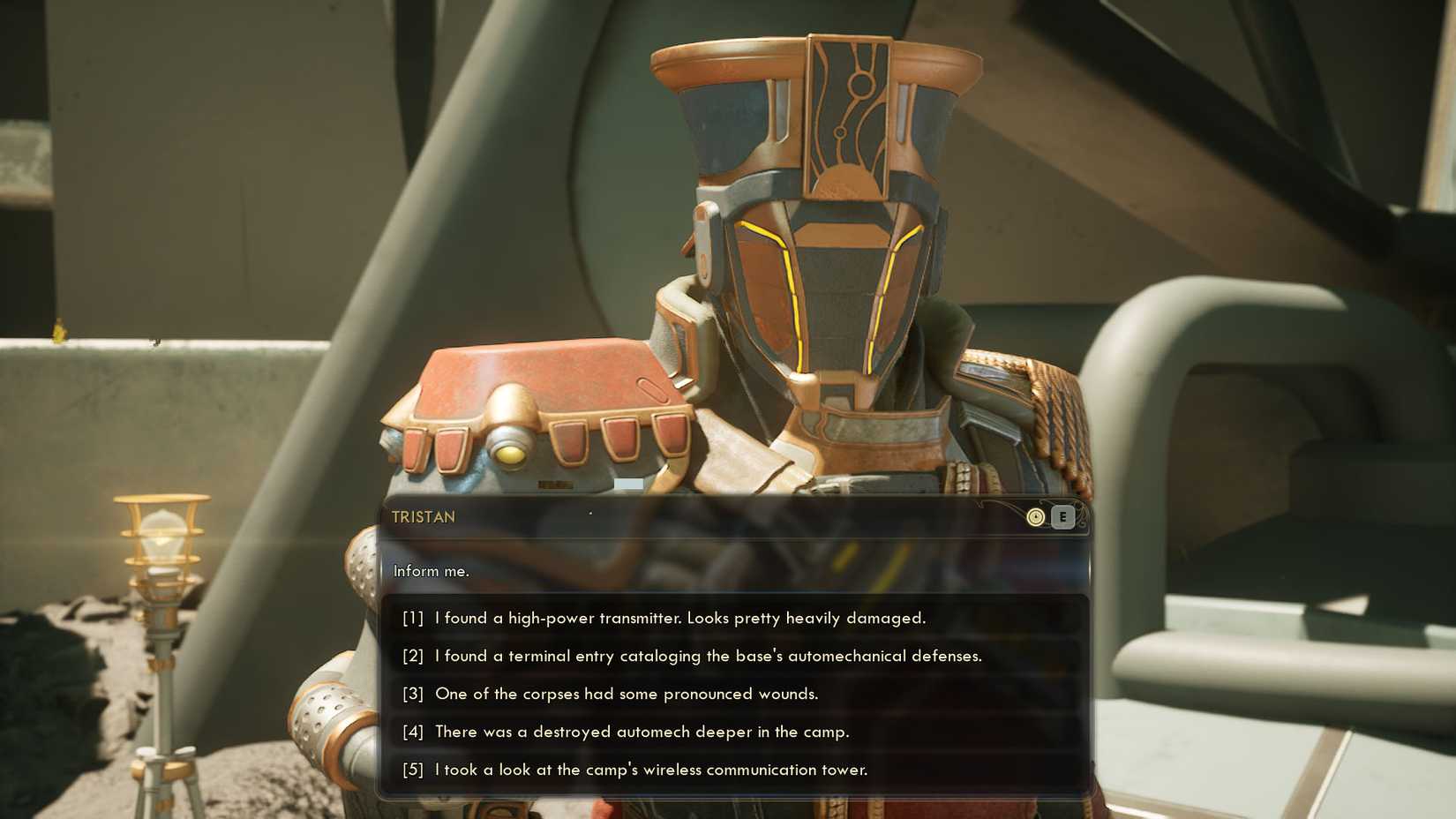
Task: Click the small dot marker in the TRISTAN header
Action: coord(589,510)
